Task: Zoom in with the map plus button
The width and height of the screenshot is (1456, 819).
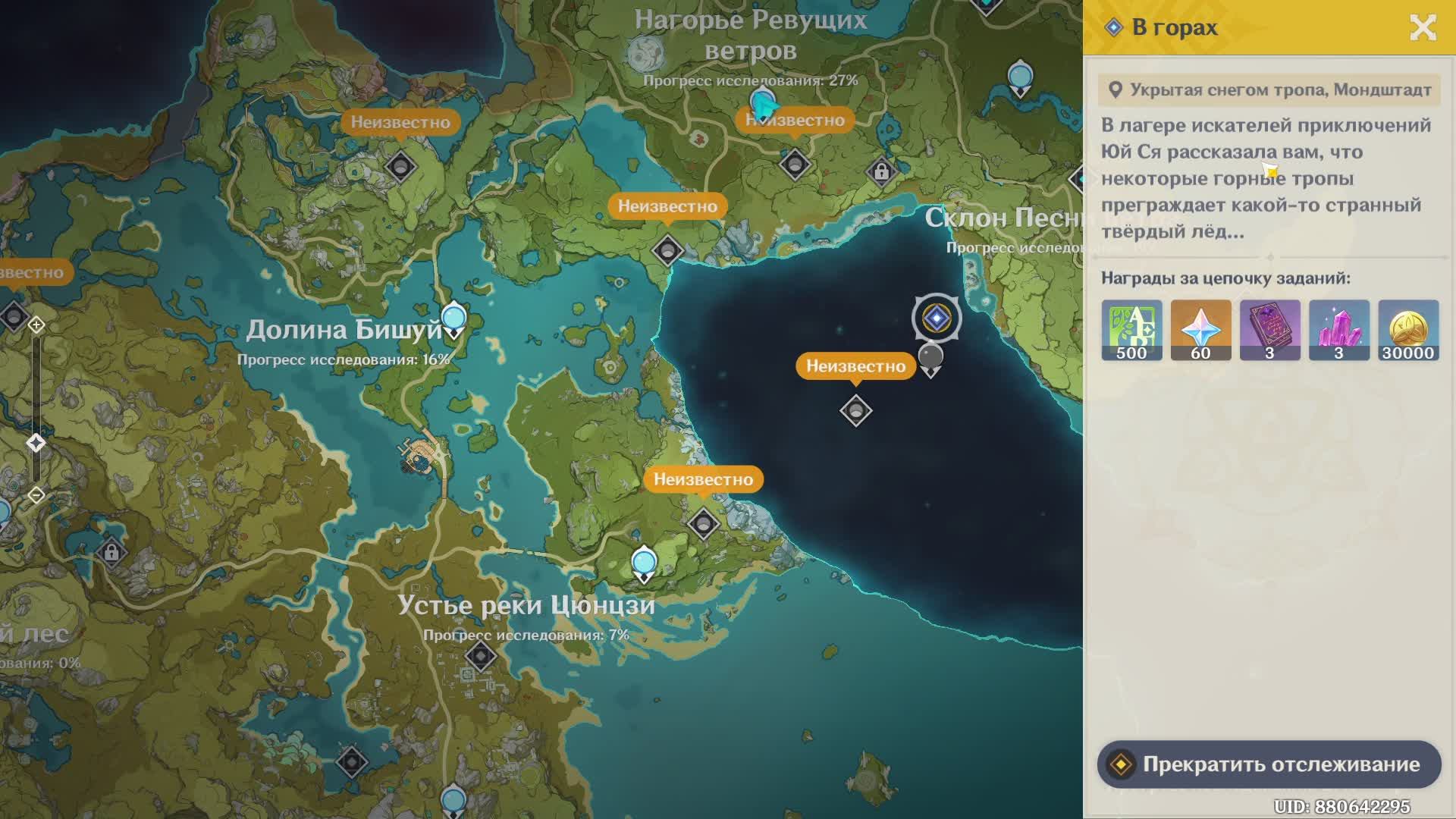Action: tap(36, 325)
